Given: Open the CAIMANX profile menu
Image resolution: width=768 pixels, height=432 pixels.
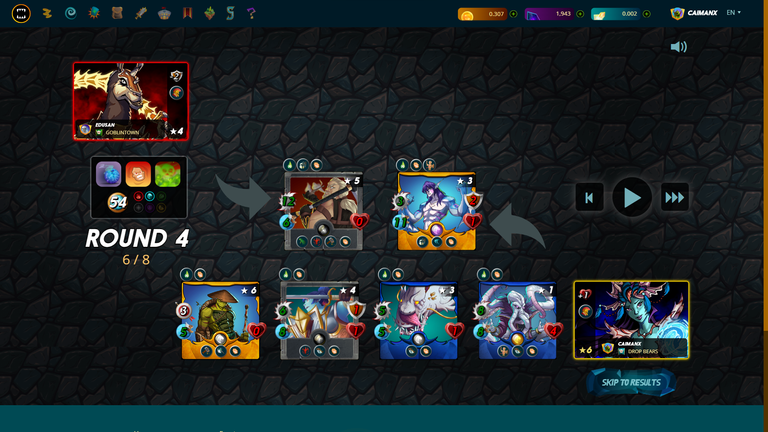Looking at the screenshot, I should [x=694, y=13].
